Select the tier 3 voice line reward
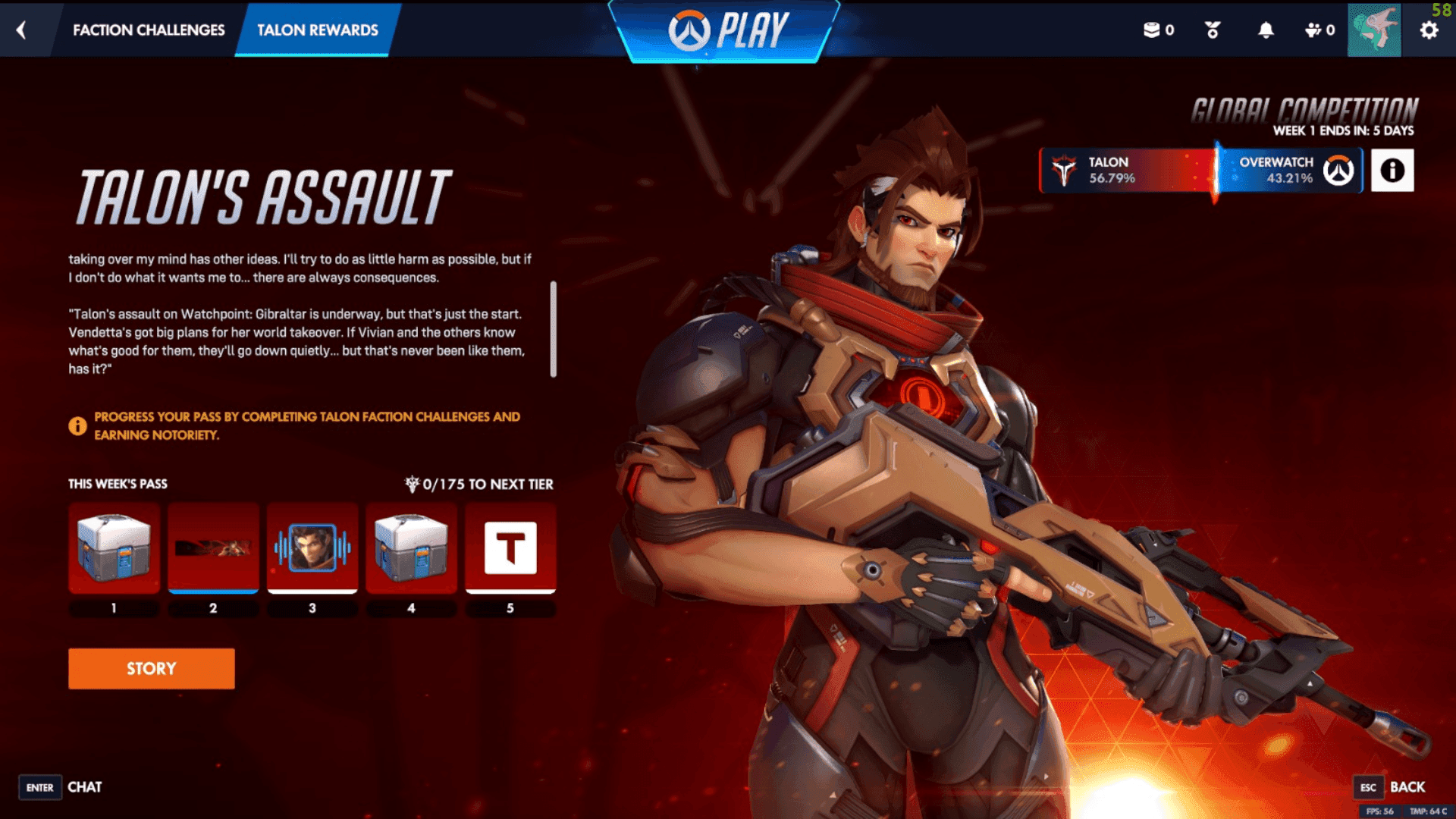 [312, 548]
